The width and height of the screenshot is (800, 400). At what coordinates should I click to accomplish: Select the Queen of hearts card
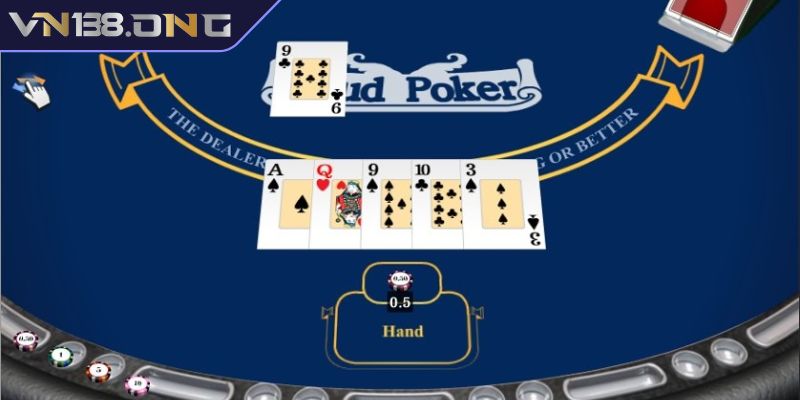pyautogui.click(x=336, y=205)
